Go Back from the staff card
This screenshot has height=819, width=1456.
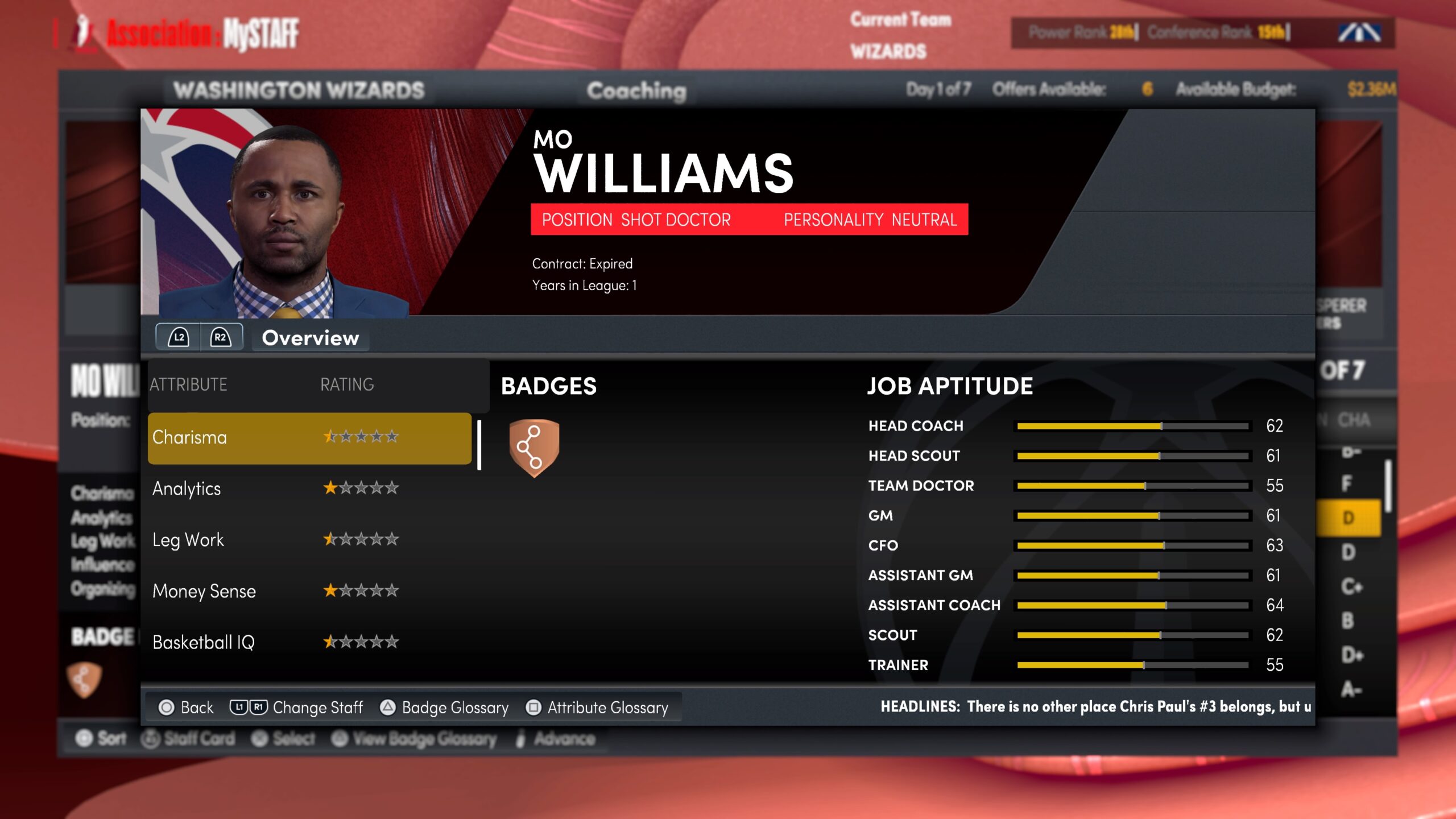coord(186,708)
